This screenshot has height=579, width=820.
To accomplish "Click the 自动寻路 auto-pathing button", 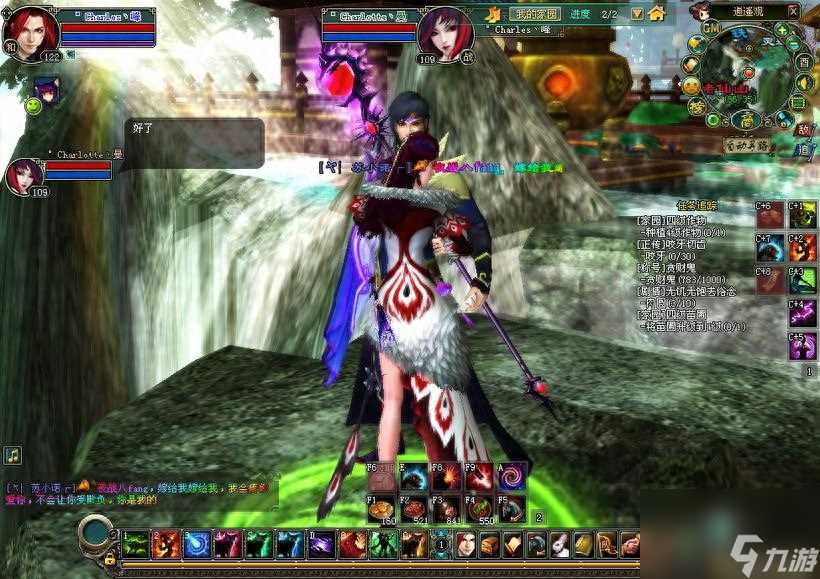I will tap(749, 145).
